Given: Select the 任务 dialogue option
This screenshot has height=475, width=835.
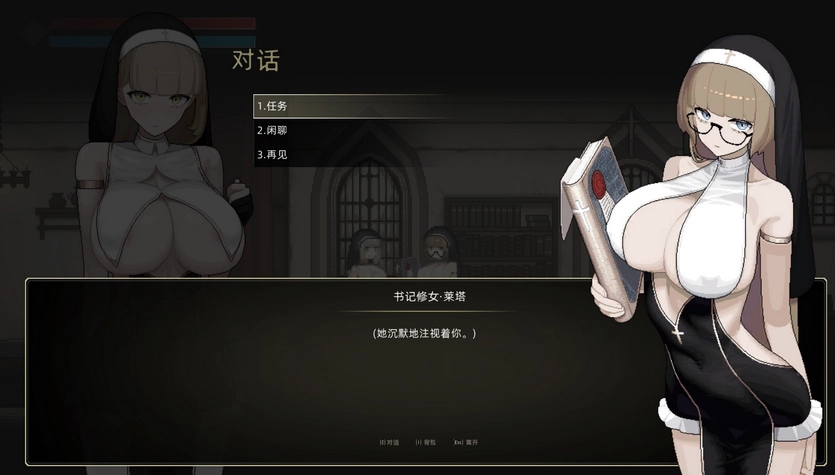Looking at the screenshot, I should [272, 106].
